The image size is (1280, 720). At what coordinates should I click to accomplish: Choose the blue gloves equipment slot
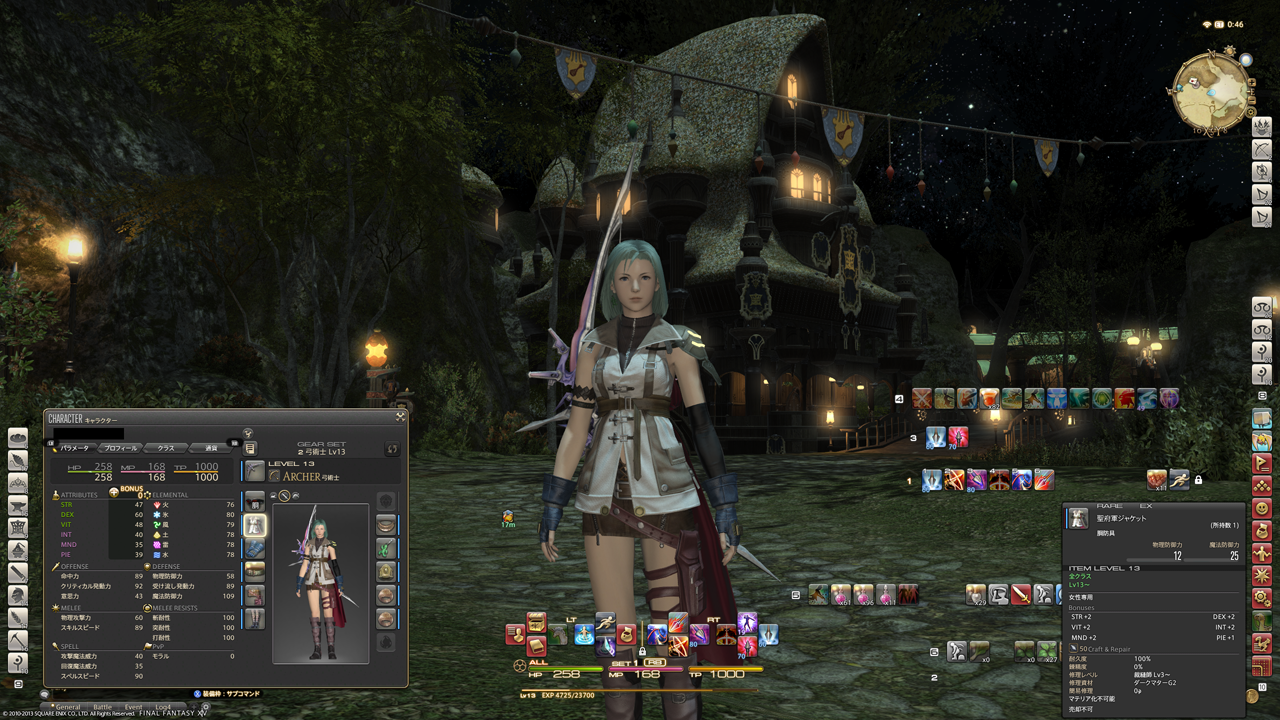coord(255,548)
